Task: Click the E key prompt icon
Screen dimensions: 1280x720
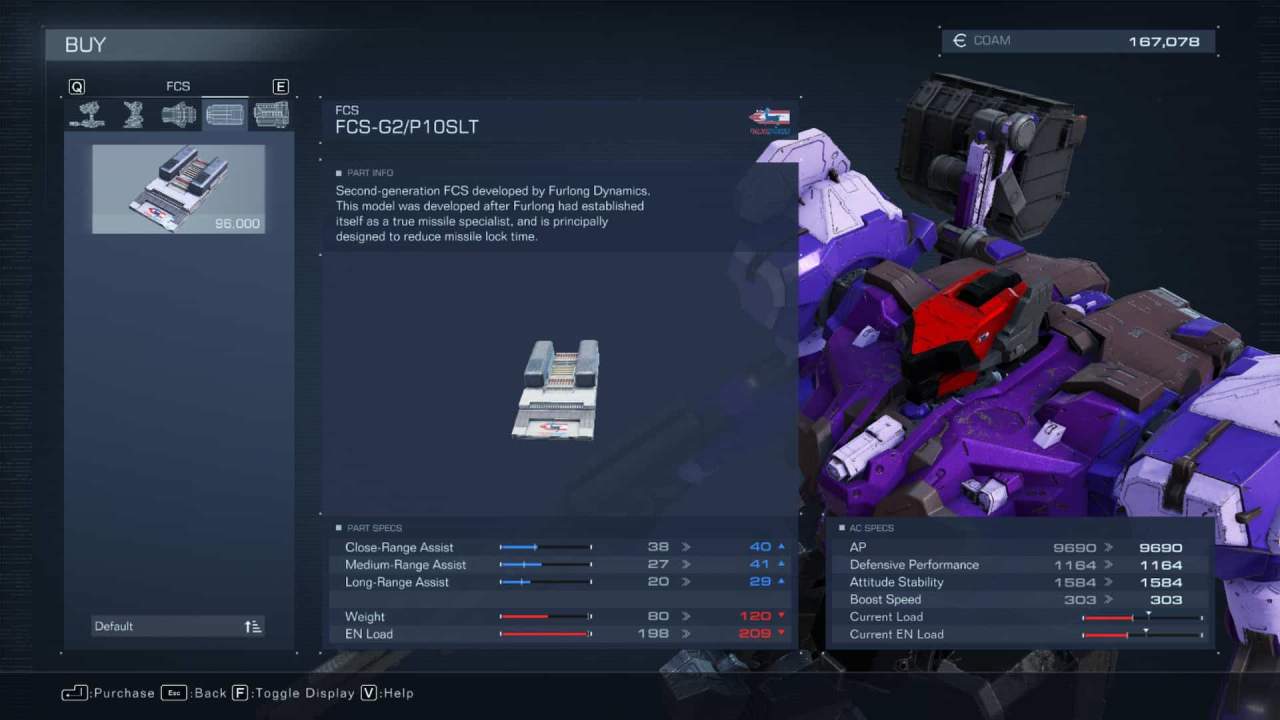Action: pos(281,86)
